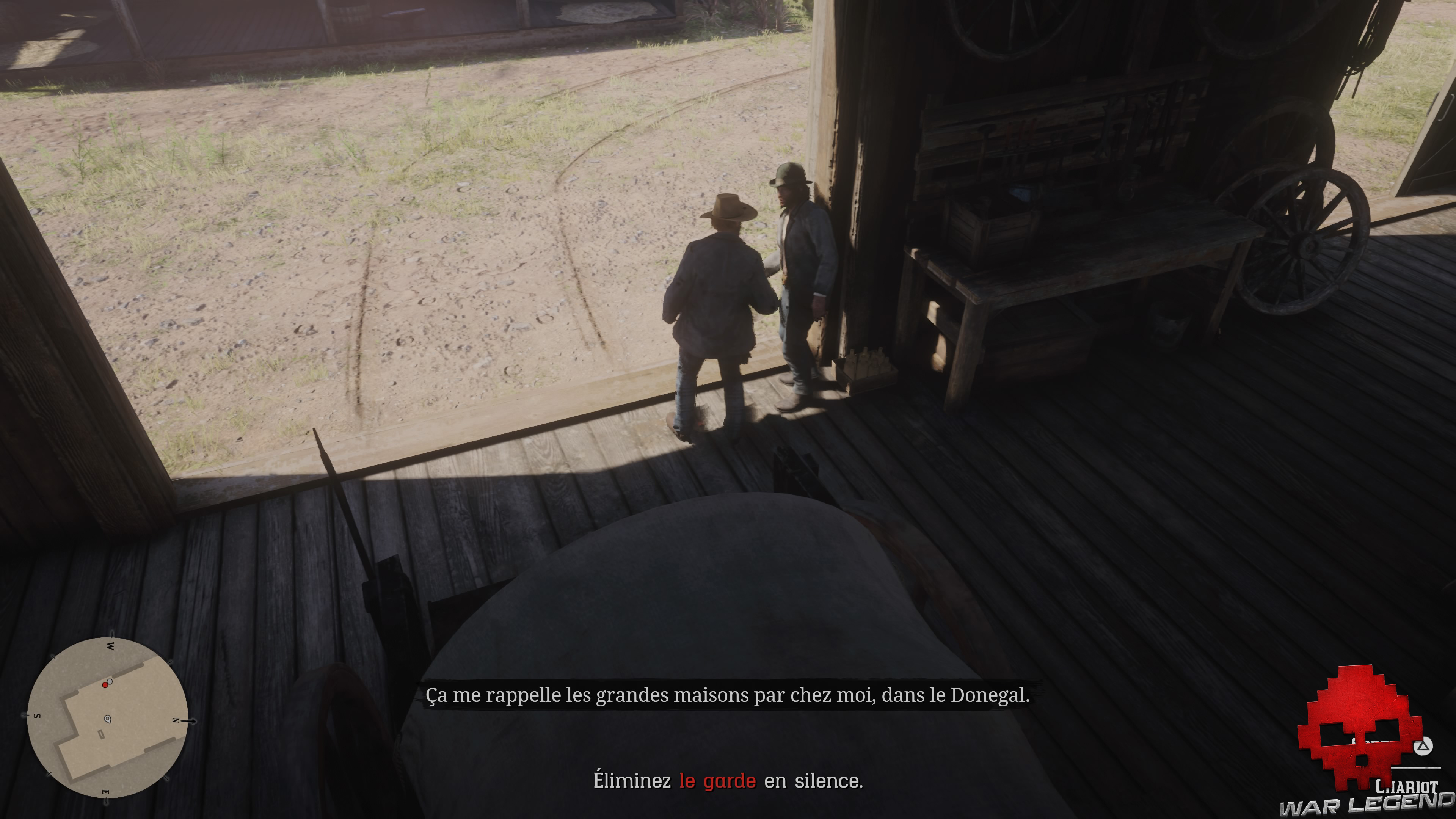Click the grey rectangle objective marker on minimap
Screen dimensions: 1456x819
tap(102, 735)
